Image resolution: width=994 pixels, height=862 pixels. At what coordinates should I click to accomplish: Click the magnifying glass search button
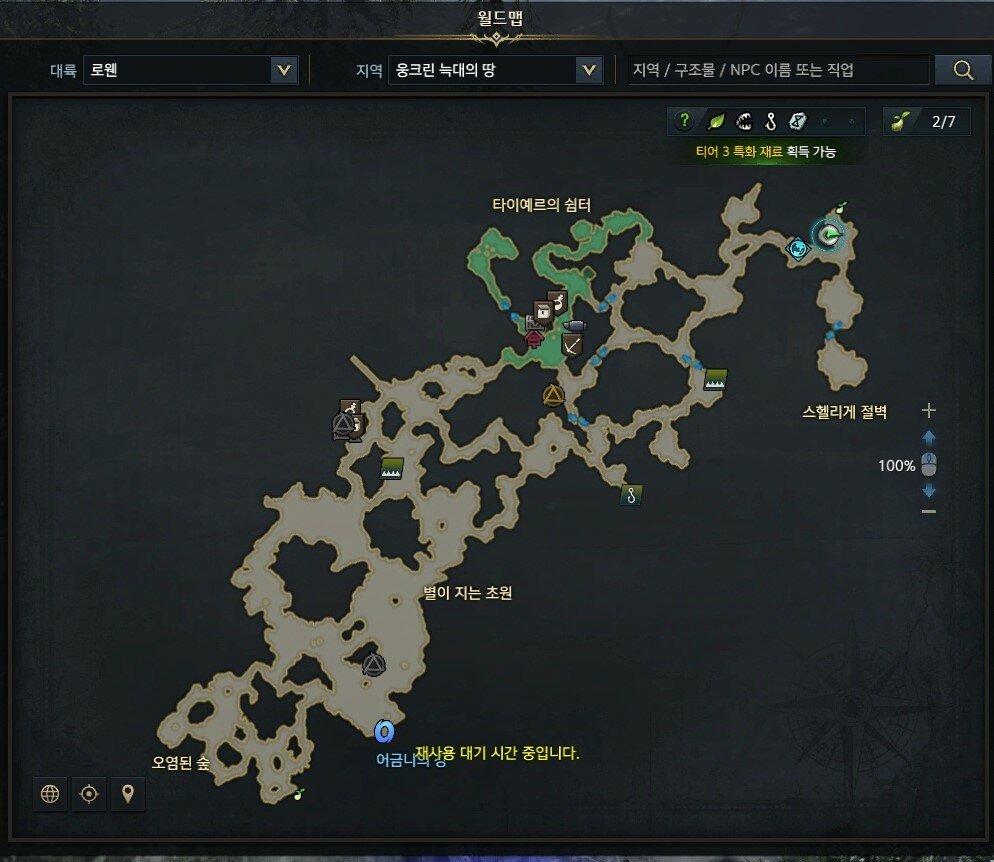click(963, 70)
